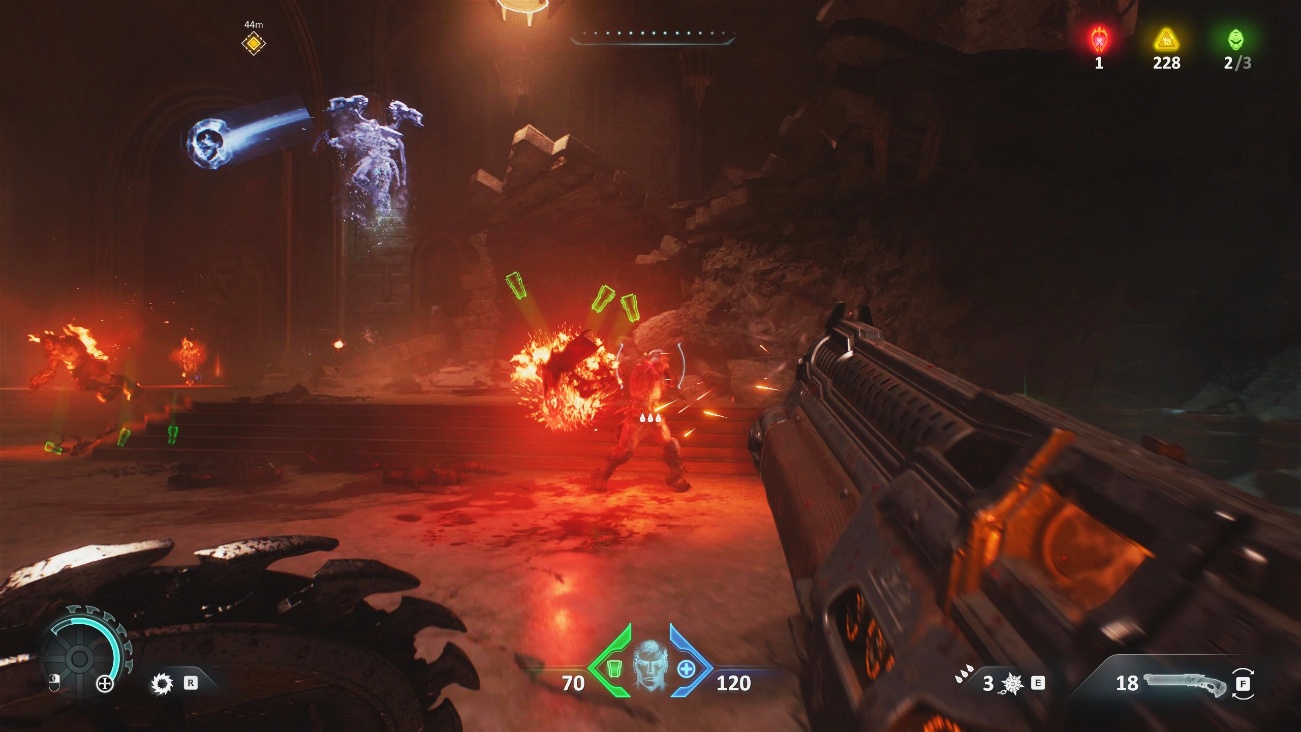The height and width of the screenshot is (732, 1301).
Task: Select the shotgun weapon icon
Action: coord(1186,683)
